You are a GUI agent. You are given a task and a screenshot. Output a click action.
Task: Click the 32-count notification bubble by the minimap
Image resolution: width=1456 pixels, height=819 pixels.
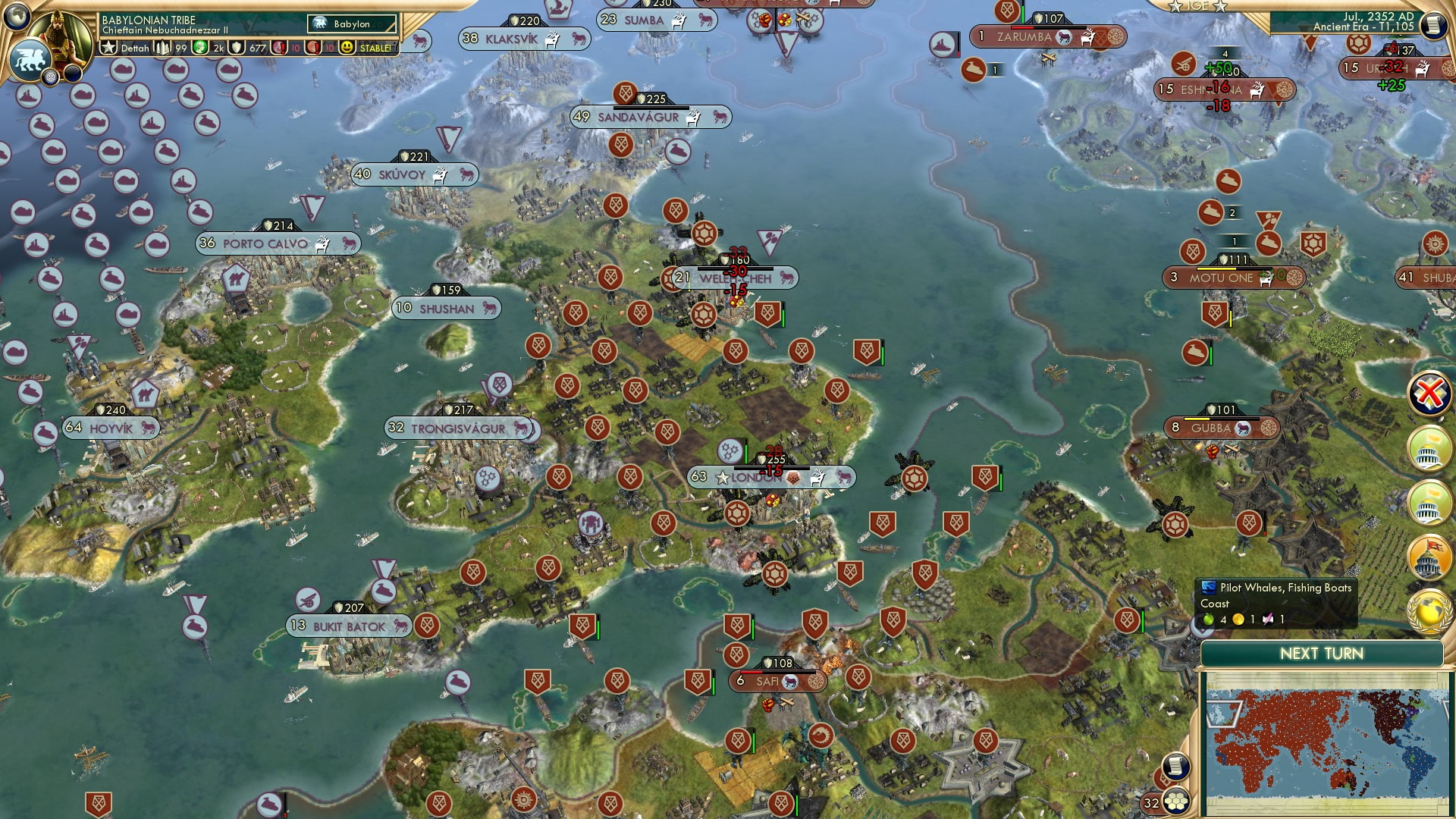coord(1150,801)
